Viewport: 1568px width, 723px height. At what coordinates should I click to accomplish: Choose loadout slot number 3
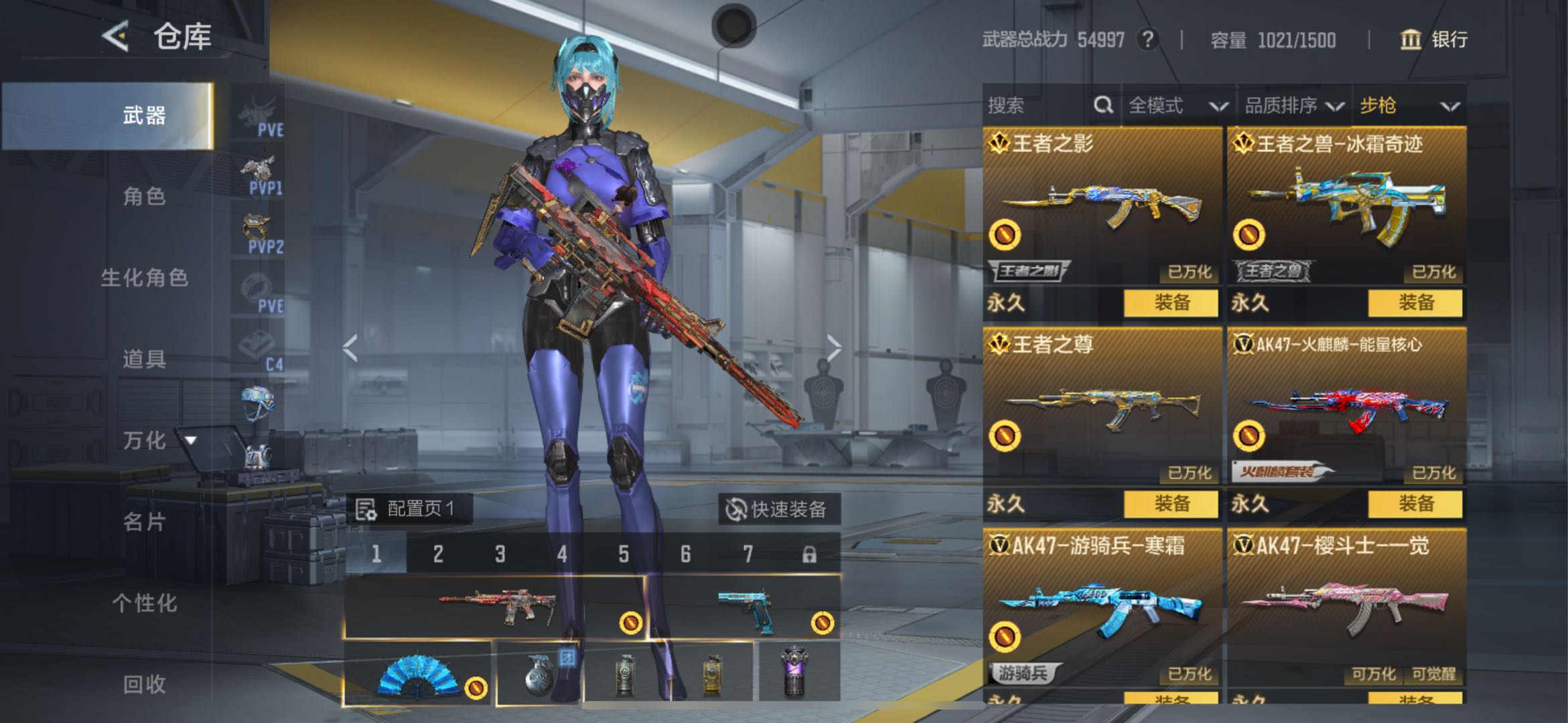click(x=500, y=554)
